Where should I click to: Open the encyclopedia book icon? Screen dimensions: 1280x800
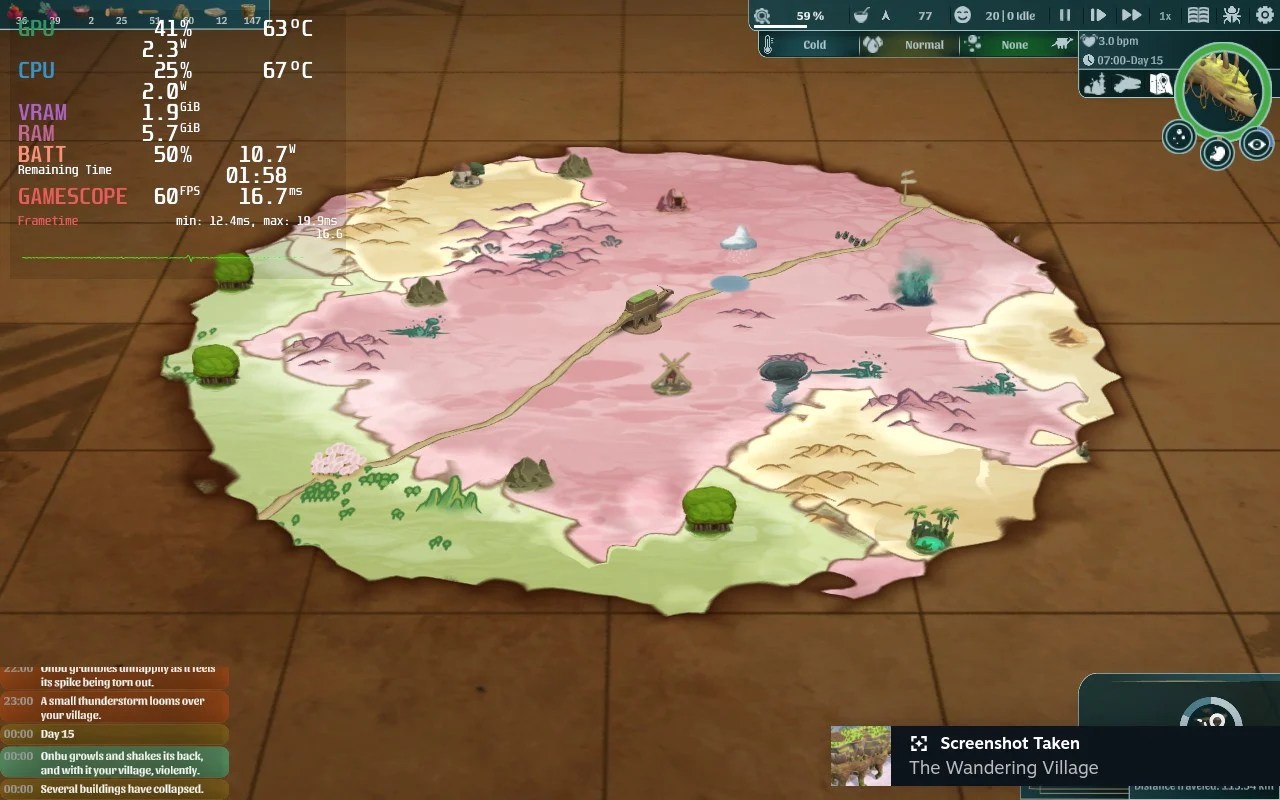[1199, 15]
